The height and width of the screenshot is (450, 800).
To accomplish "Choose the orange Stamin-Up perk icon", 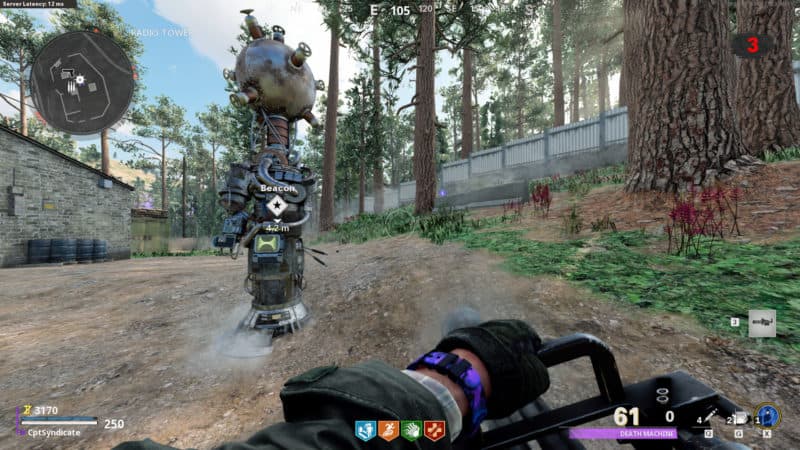I will 388,431.
